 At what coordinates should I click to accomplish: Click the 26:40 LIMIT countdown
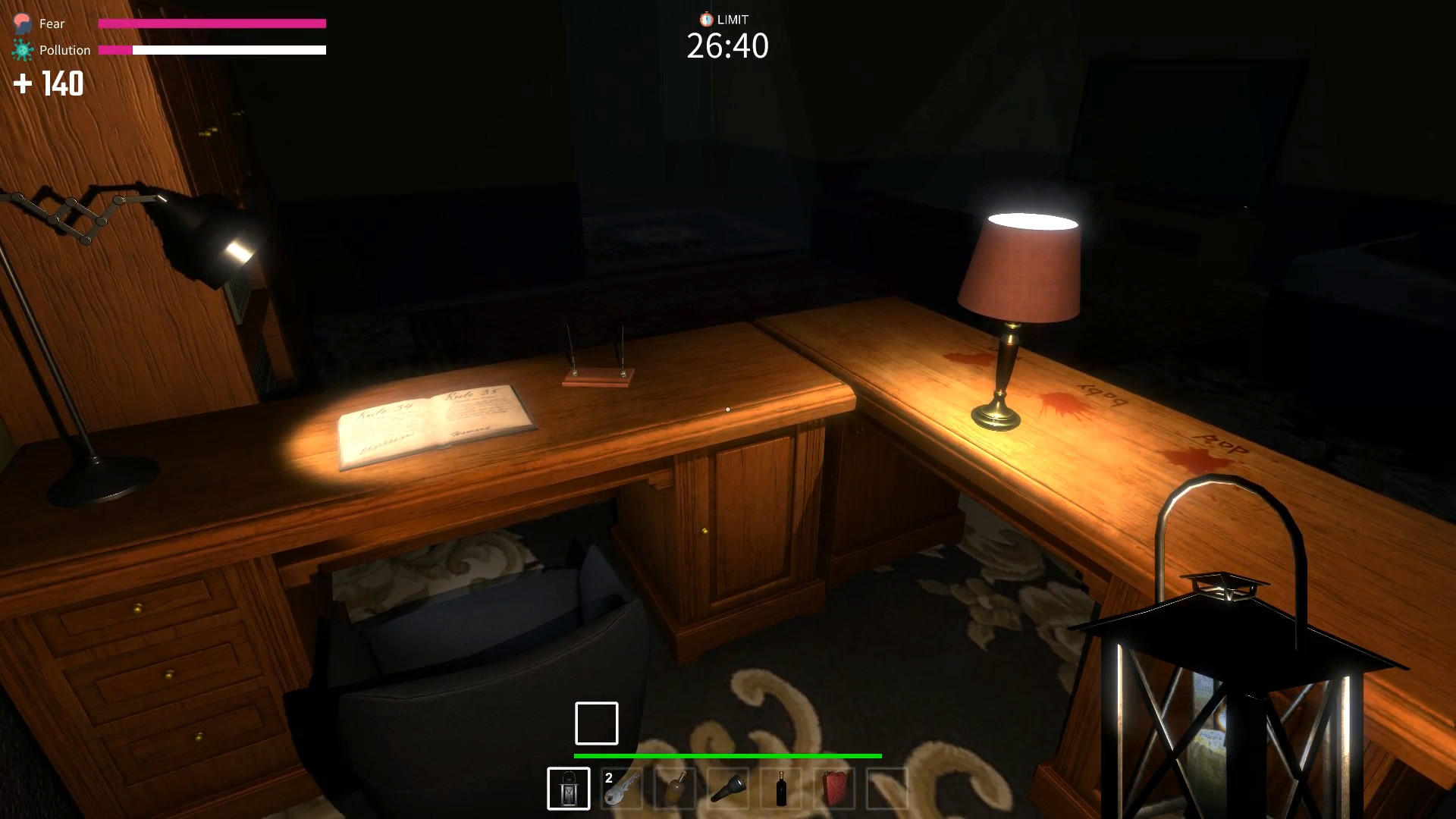click(727, 46)
